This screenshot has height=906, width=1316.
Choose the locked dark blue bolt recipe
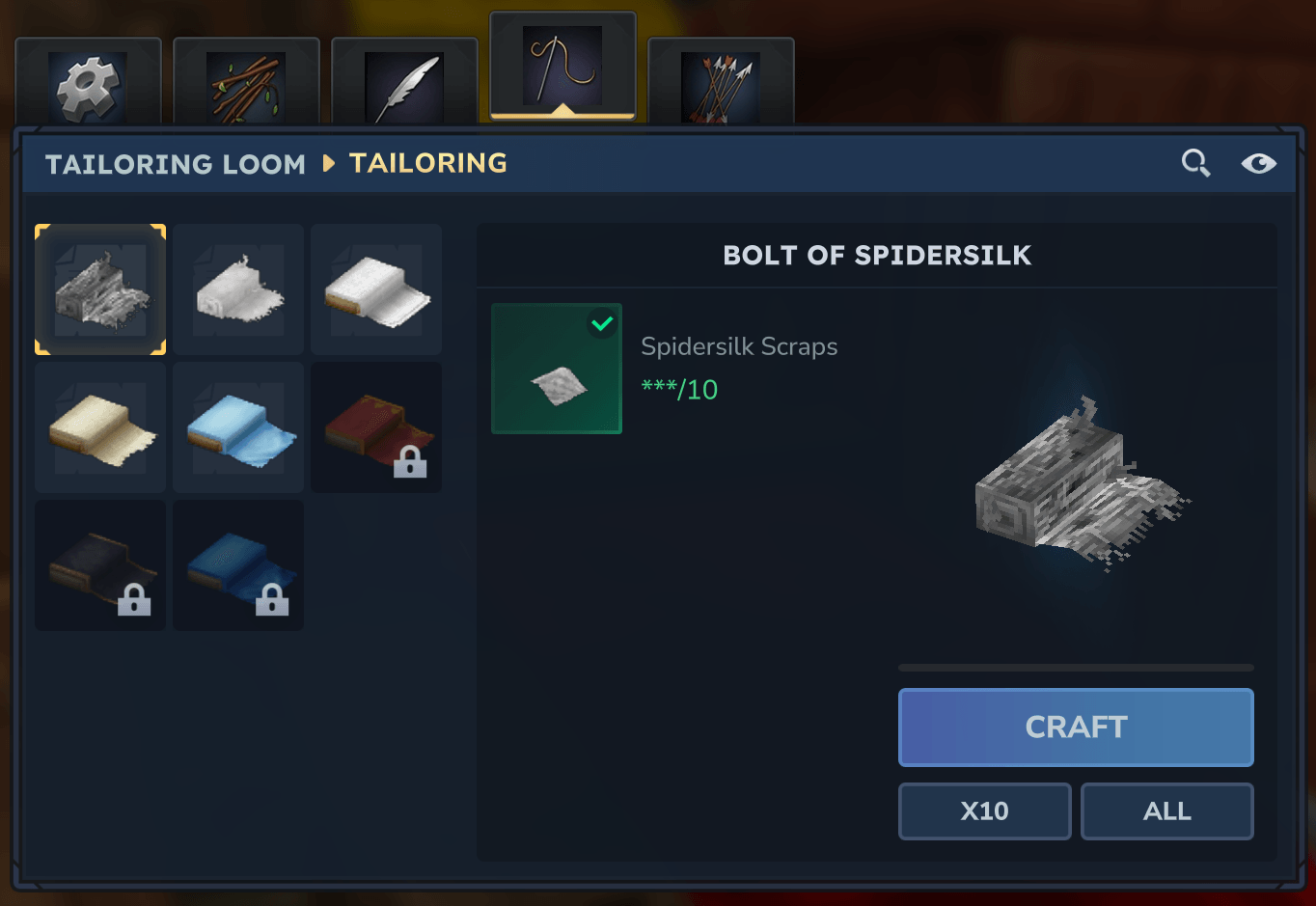(238, 565)
